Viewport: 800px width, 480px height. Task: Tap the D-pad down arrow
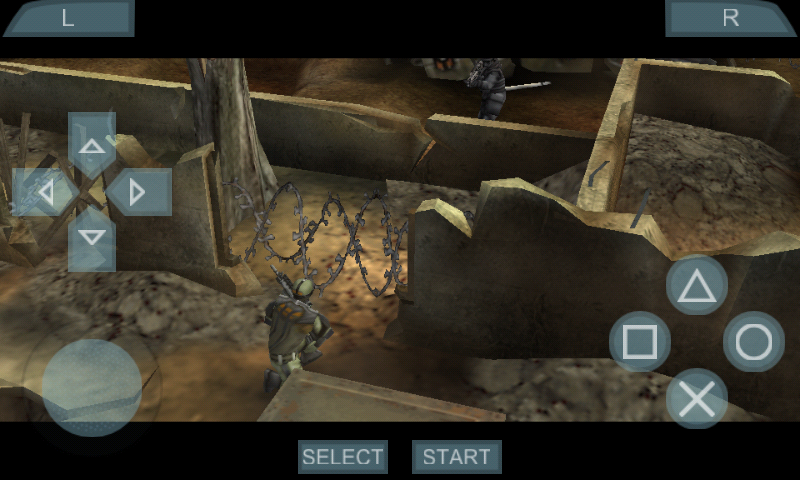click(x=92, y=238)
